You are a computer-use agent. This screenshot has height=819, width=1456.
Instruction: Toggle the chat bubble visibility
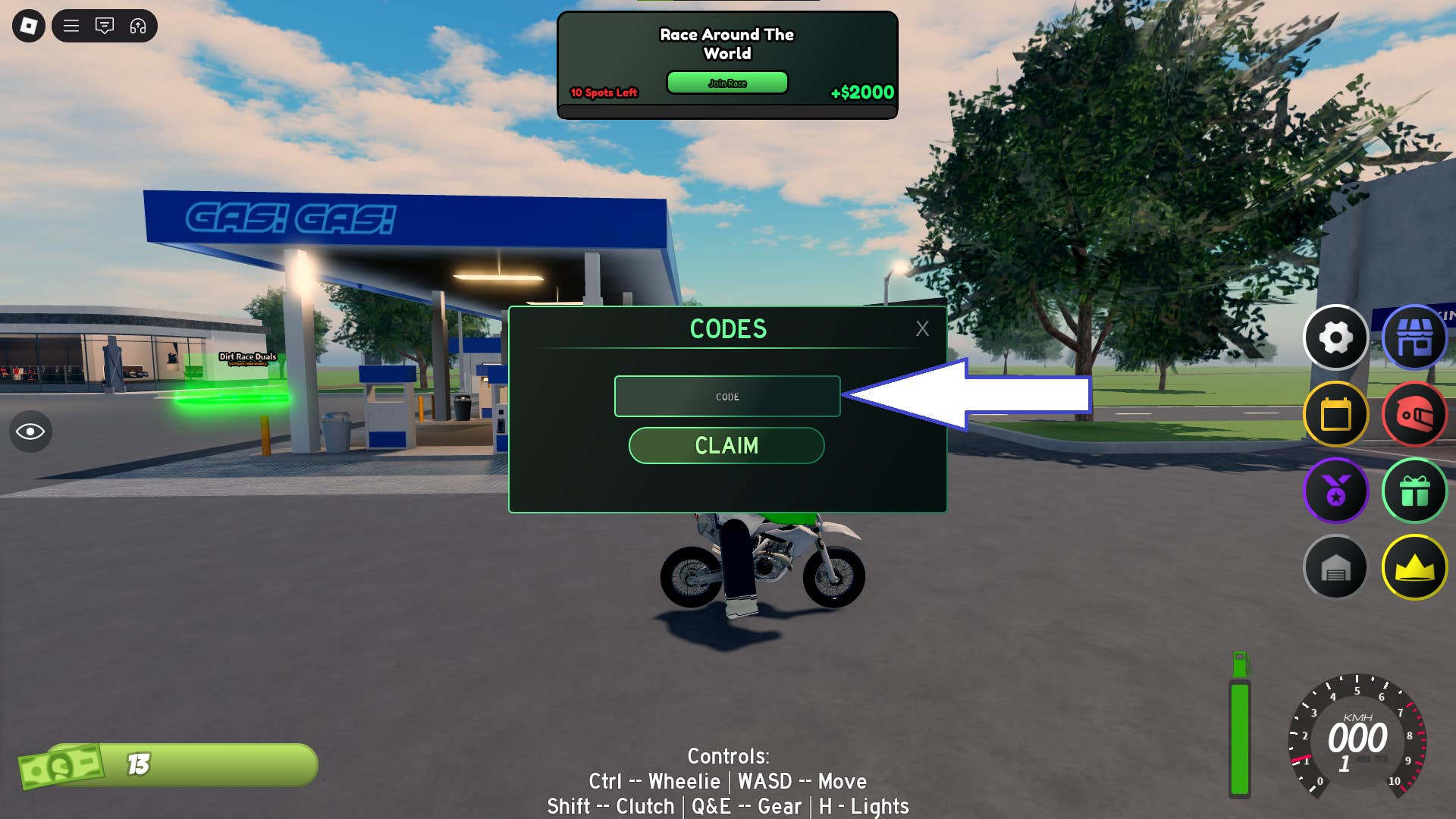coord(105,26)
